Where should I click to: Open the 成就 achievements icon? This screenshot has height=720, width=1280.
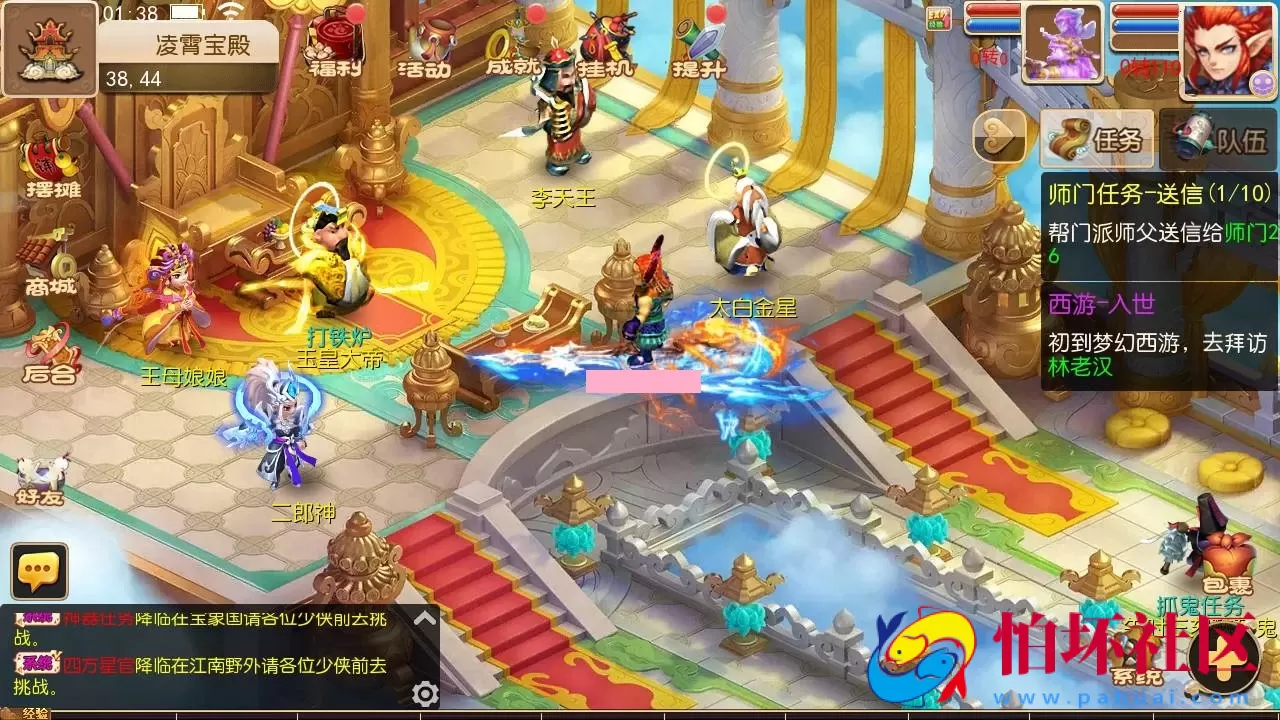(x=516, y=45)
